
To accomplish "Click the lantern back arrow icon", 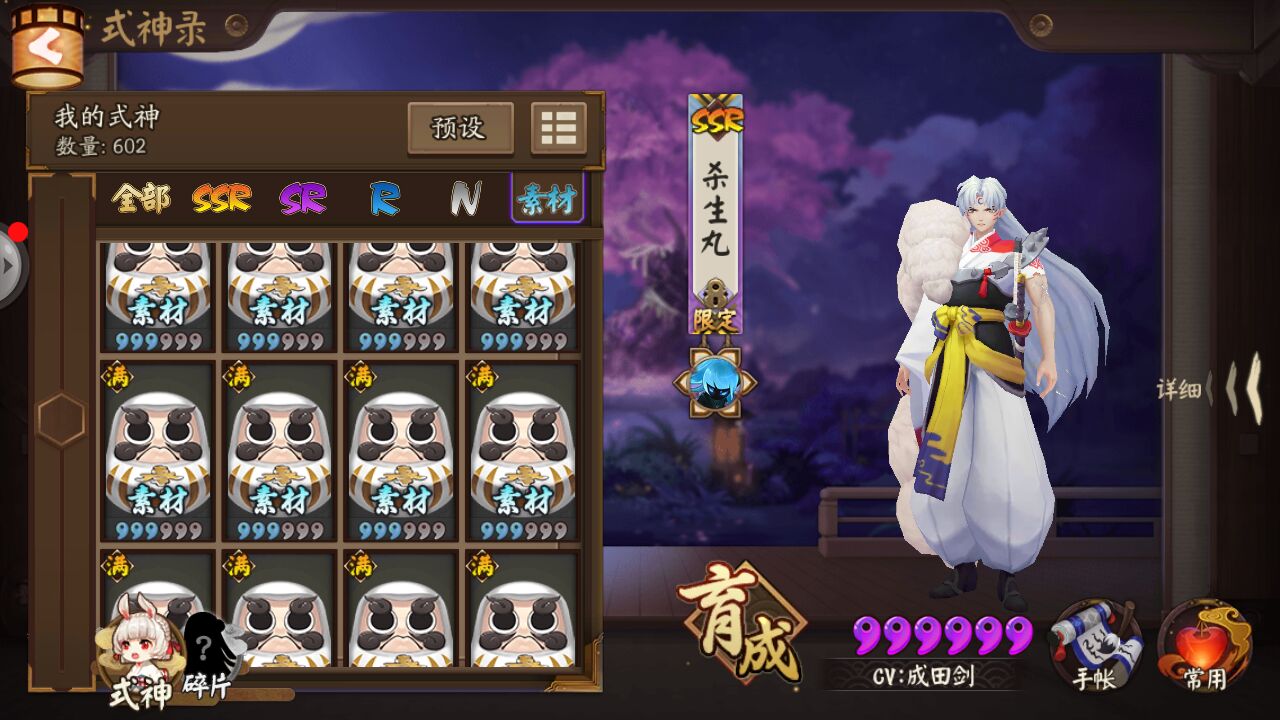I will click(x=47, y=45).
